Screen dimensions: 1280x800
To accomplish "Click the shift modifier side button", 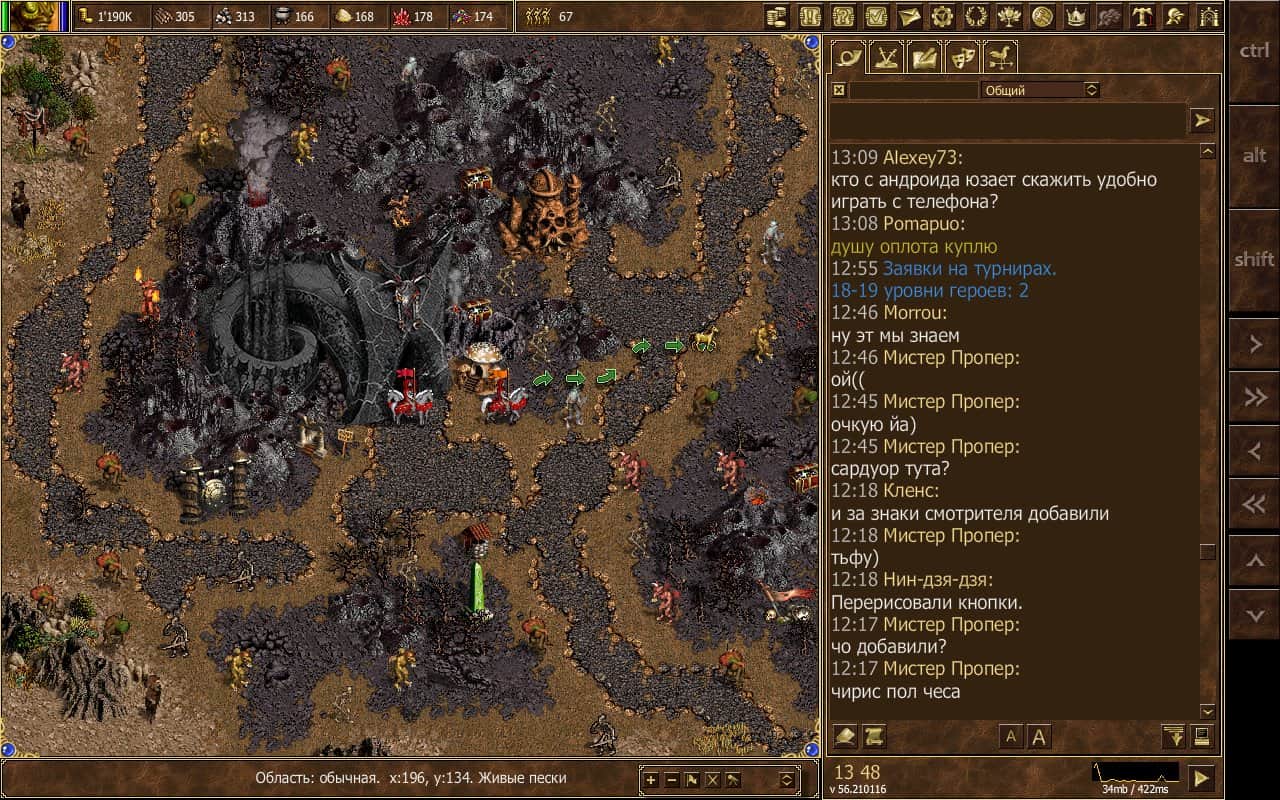I will 1254,260.
